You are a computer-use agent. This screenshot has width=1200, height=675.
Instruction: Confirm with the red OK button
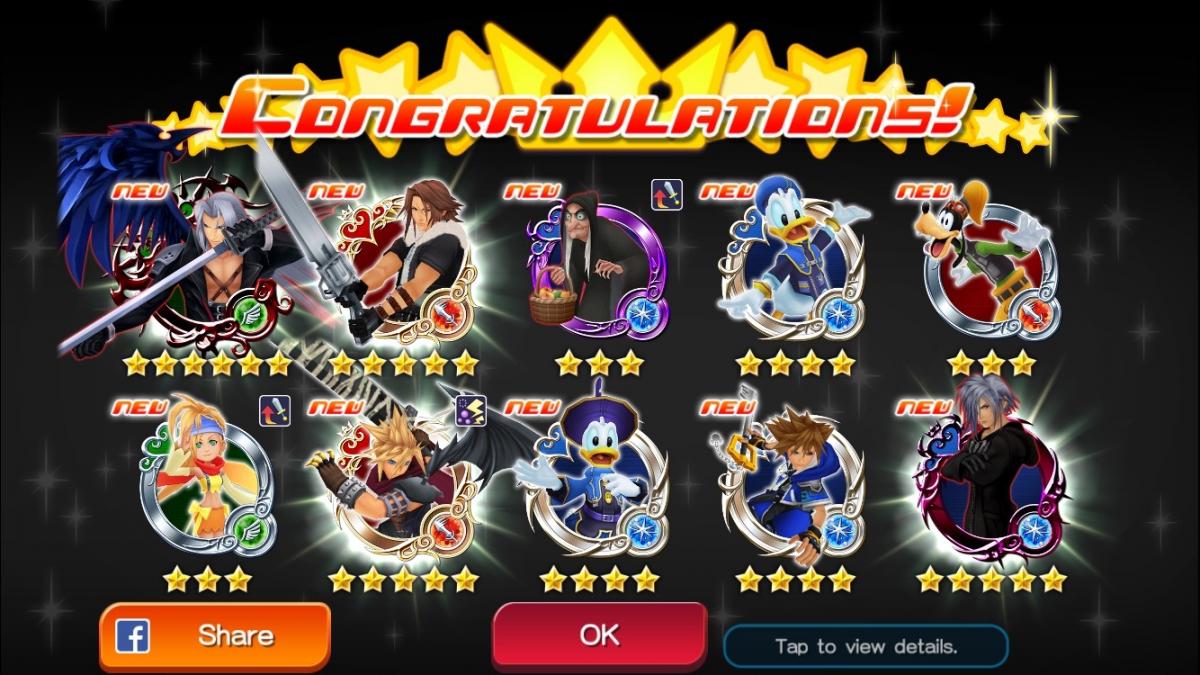tap(598, 634)
